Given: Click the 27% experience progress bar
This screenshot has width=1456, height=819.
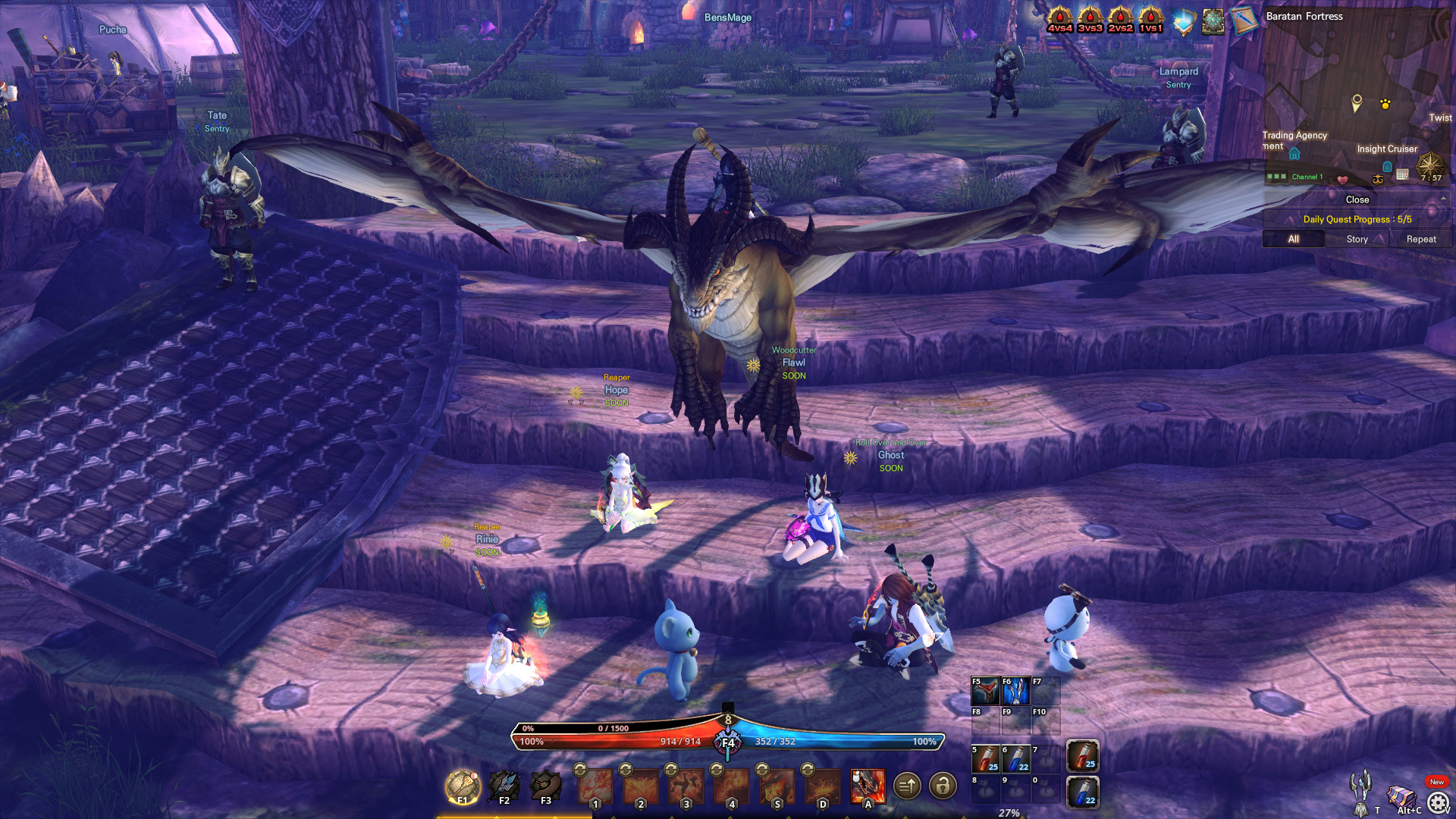Looking at the screenshot, I should (1009, 814).
